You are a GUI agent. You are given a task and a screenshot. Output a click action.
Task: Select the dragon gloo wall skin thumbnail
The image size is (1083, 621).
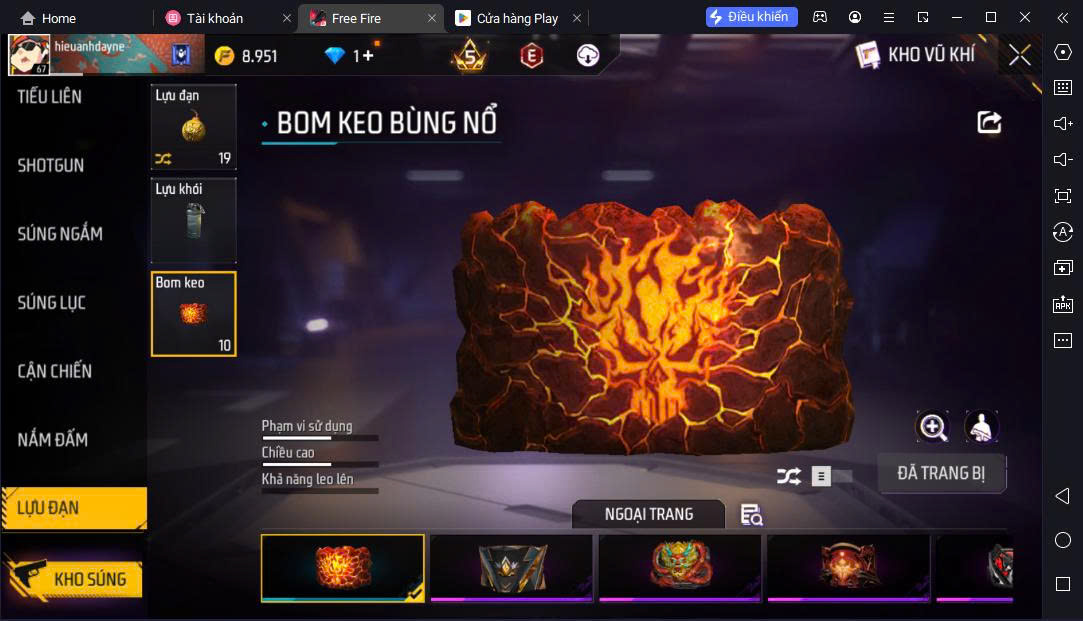point(680,566)
